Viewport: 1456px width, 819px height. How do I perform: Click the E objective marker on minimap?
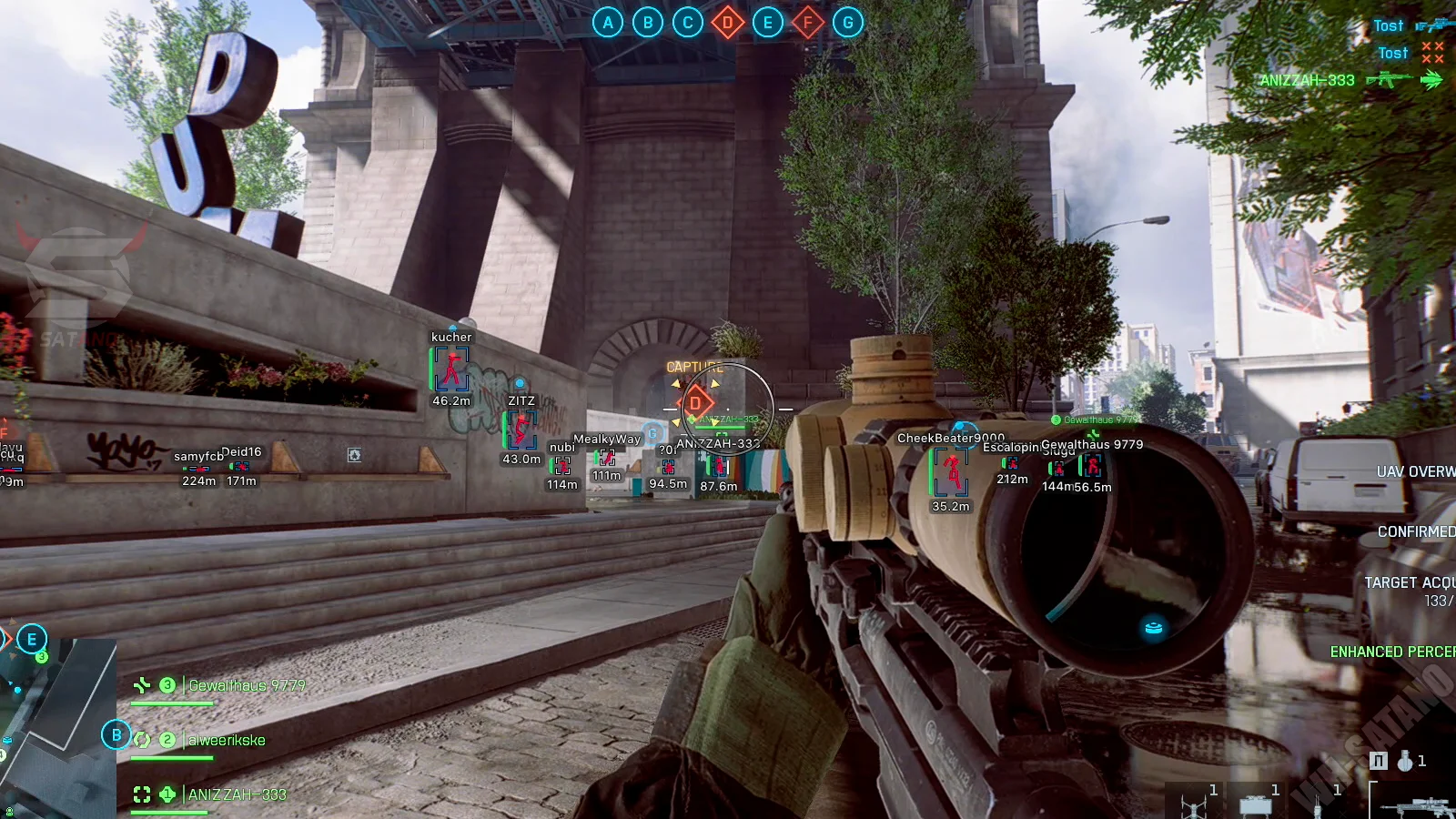[x=32, y=639]
